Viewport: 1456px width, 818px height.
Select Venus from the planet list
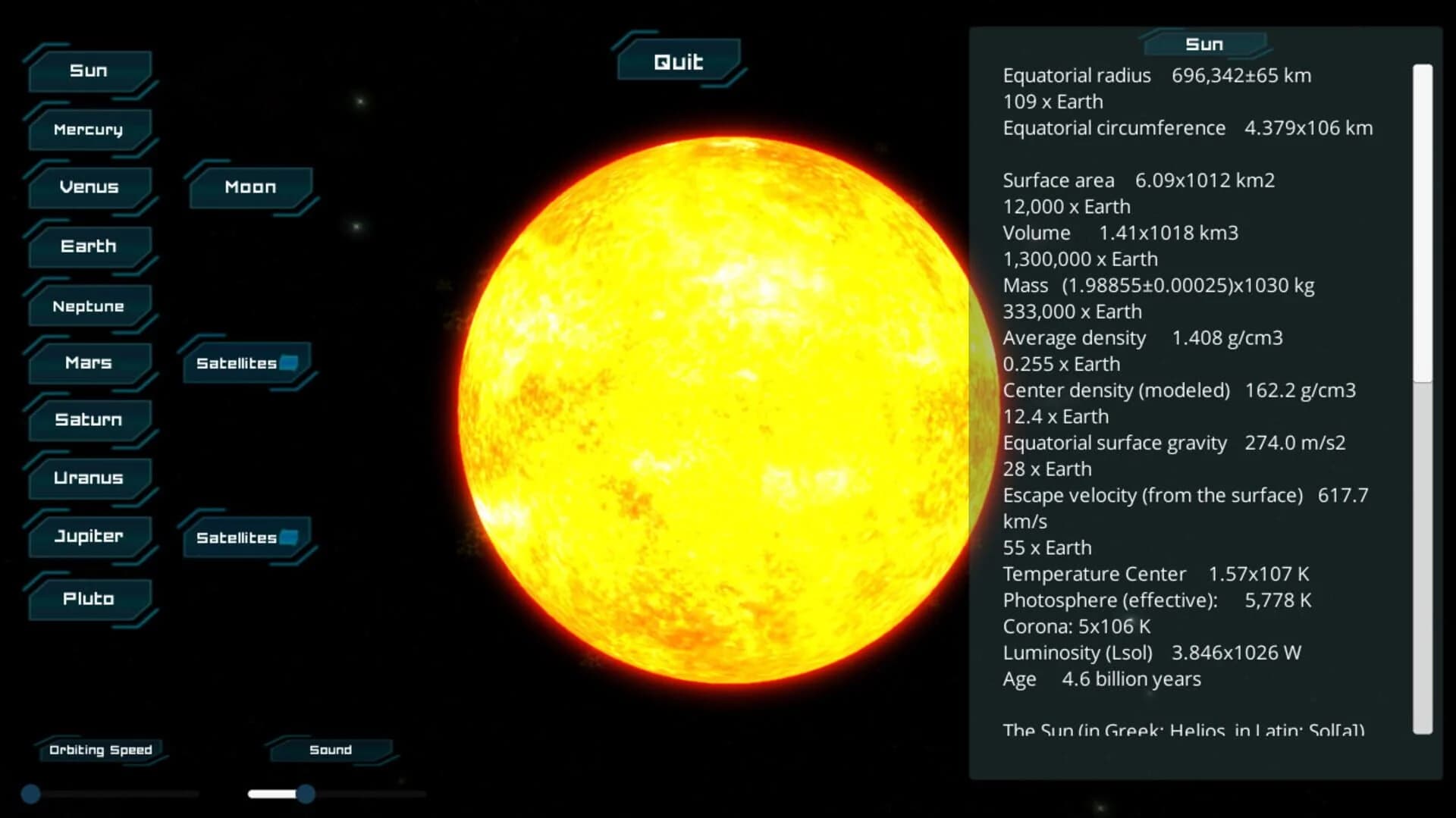pyautogui.click(x=89, y=187)
